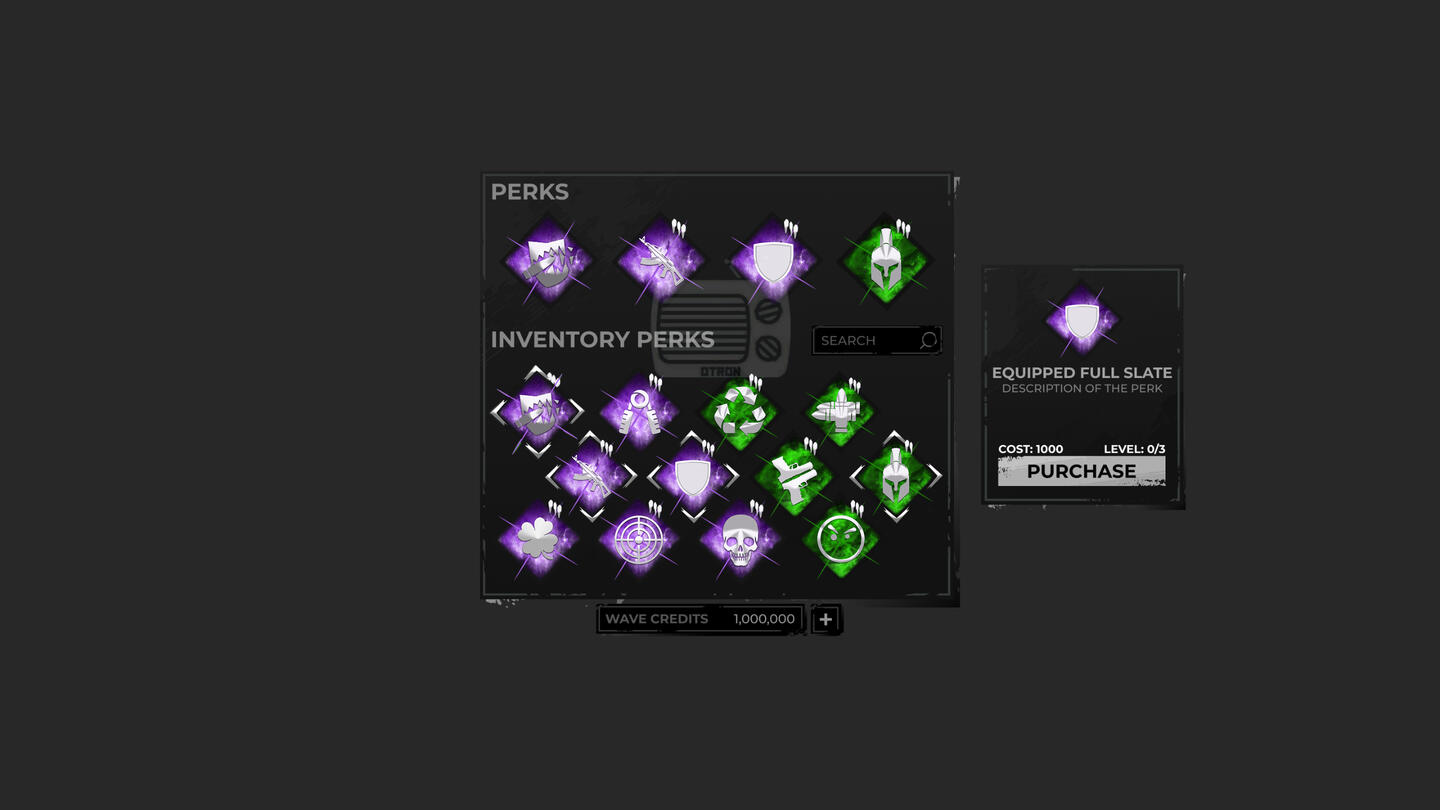1440x810 pixels.
Task: Select the skull perk
Action: point(739,540)
